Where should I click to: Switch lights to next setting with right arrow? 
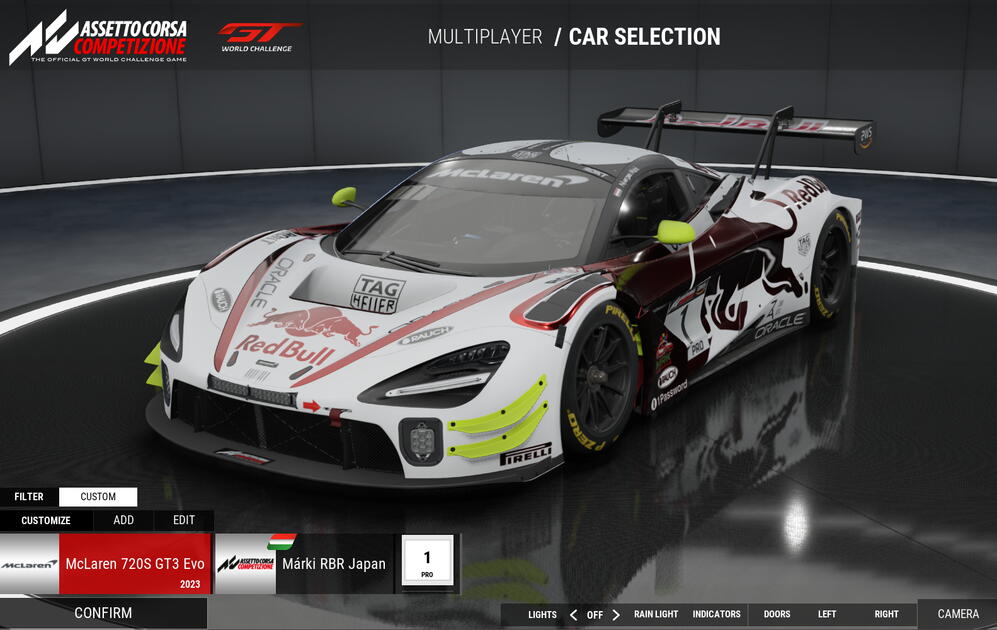(616, 615)
